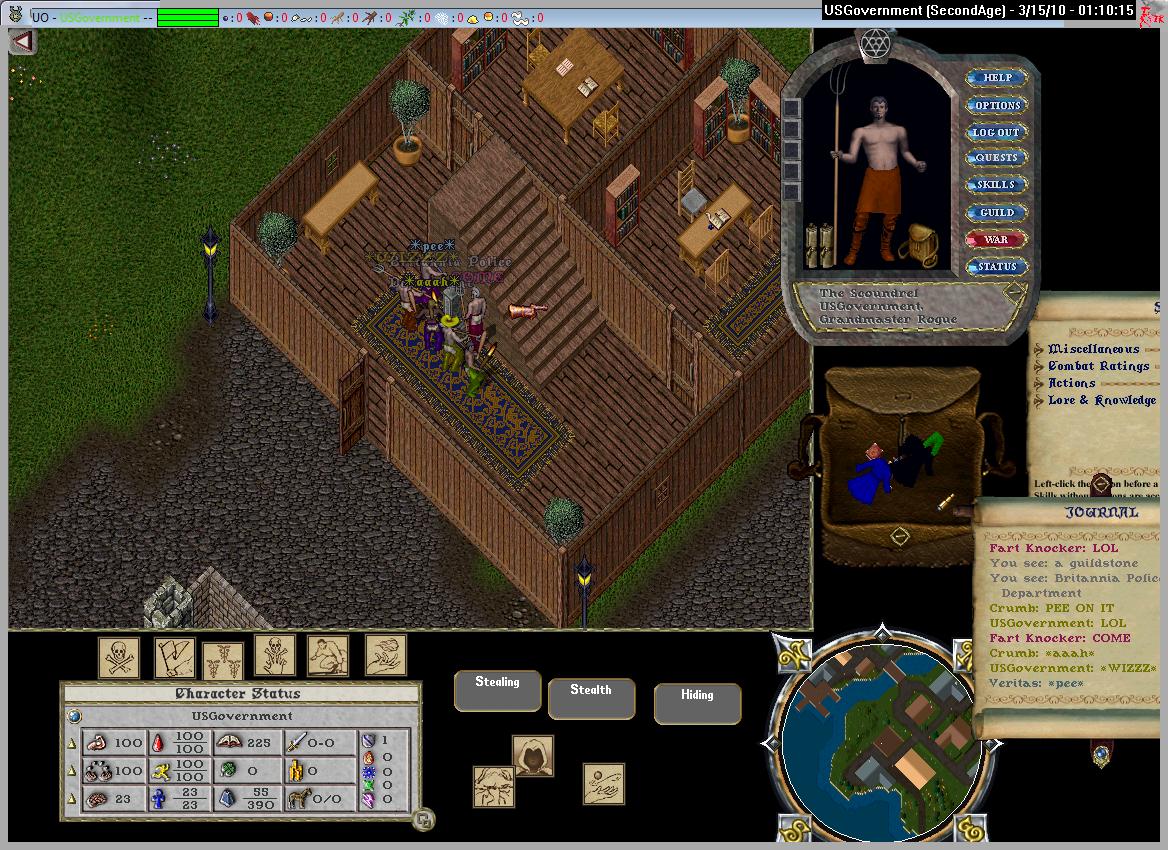Open the Options menu
This screenshot has height=850, width=1168.
coord(997,105)
